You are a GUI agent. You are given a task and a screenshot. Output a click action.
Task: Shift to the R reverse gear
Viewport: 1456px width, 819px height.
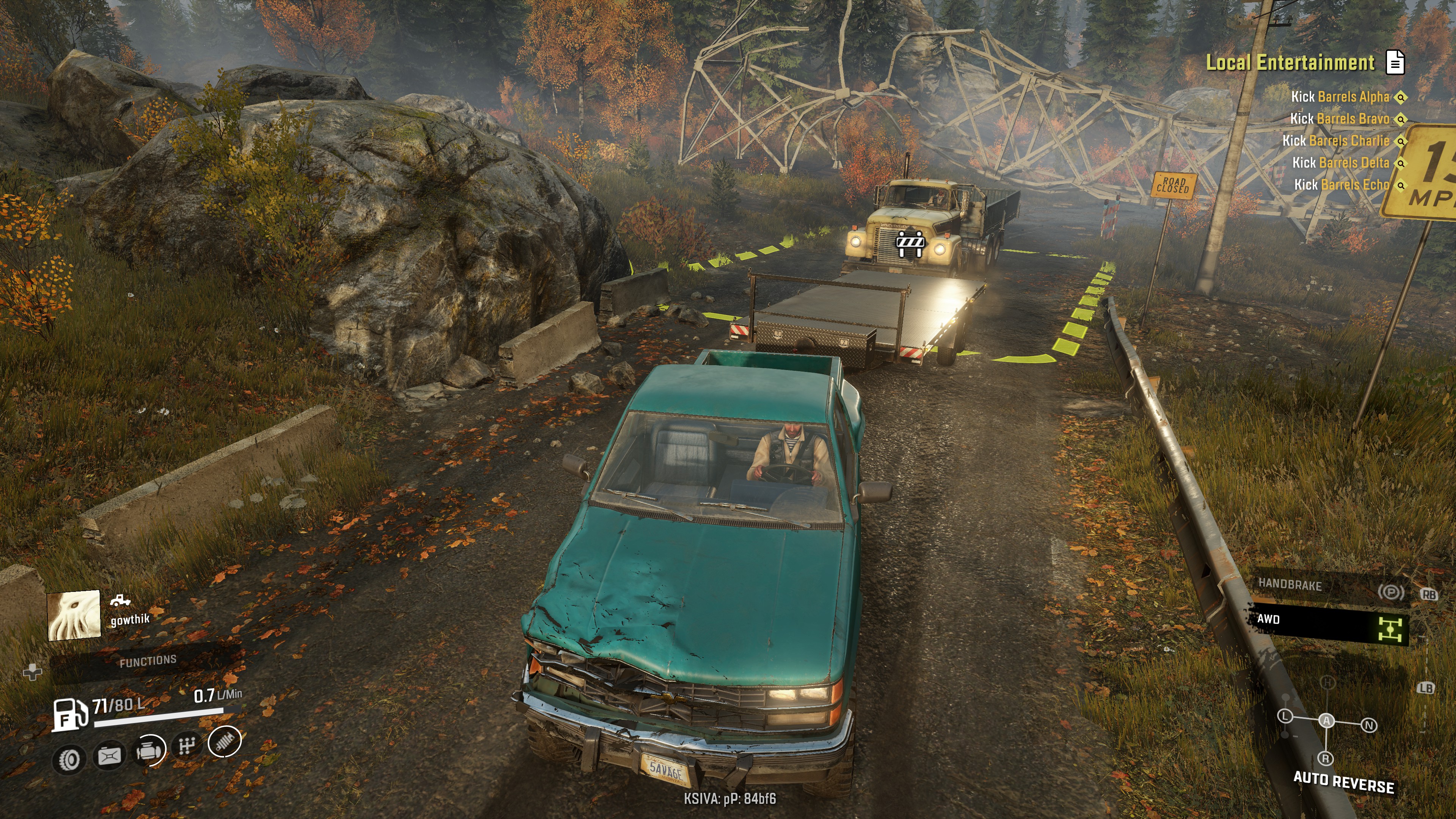[x=1326, y=758]
